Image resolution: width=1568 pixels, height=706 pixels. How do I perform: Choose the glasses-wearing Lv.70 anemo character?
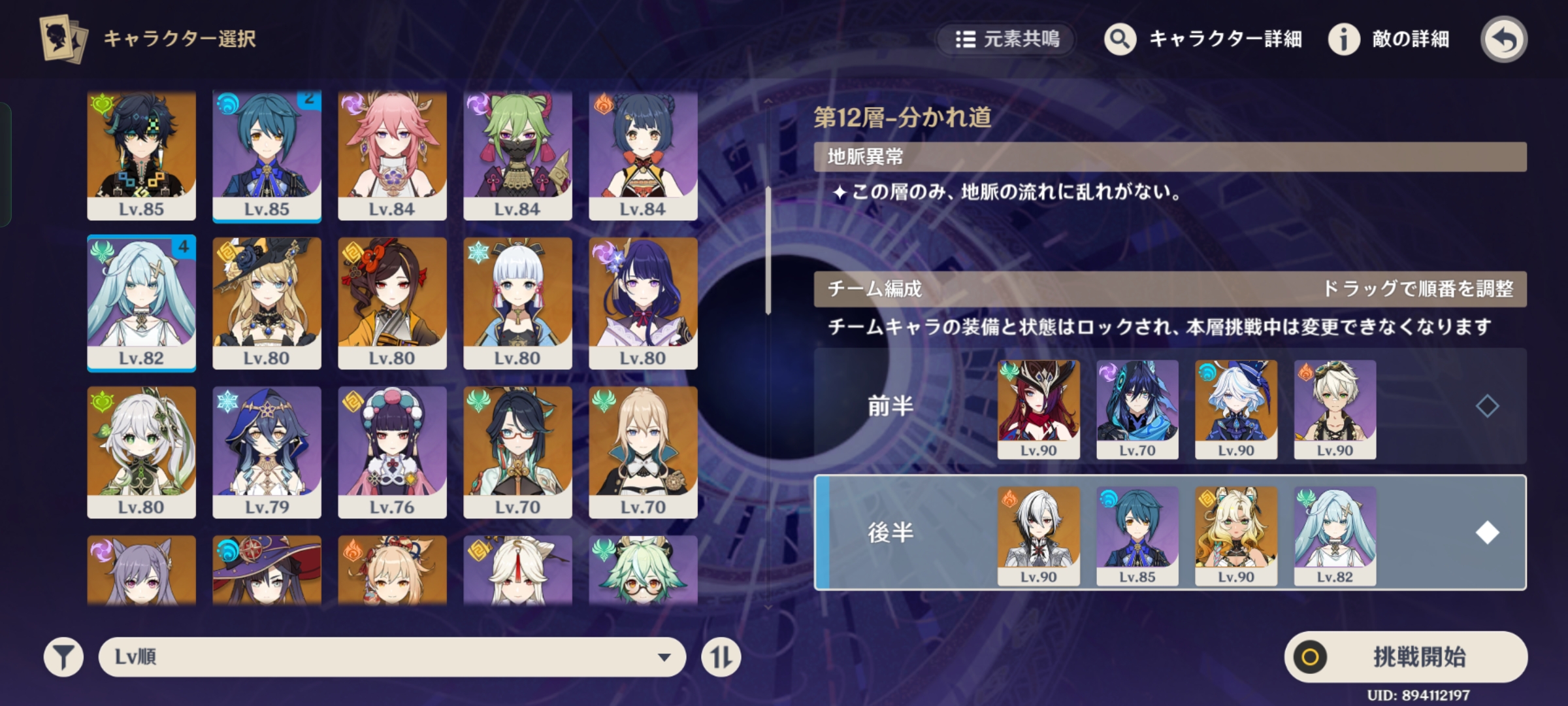517,452
